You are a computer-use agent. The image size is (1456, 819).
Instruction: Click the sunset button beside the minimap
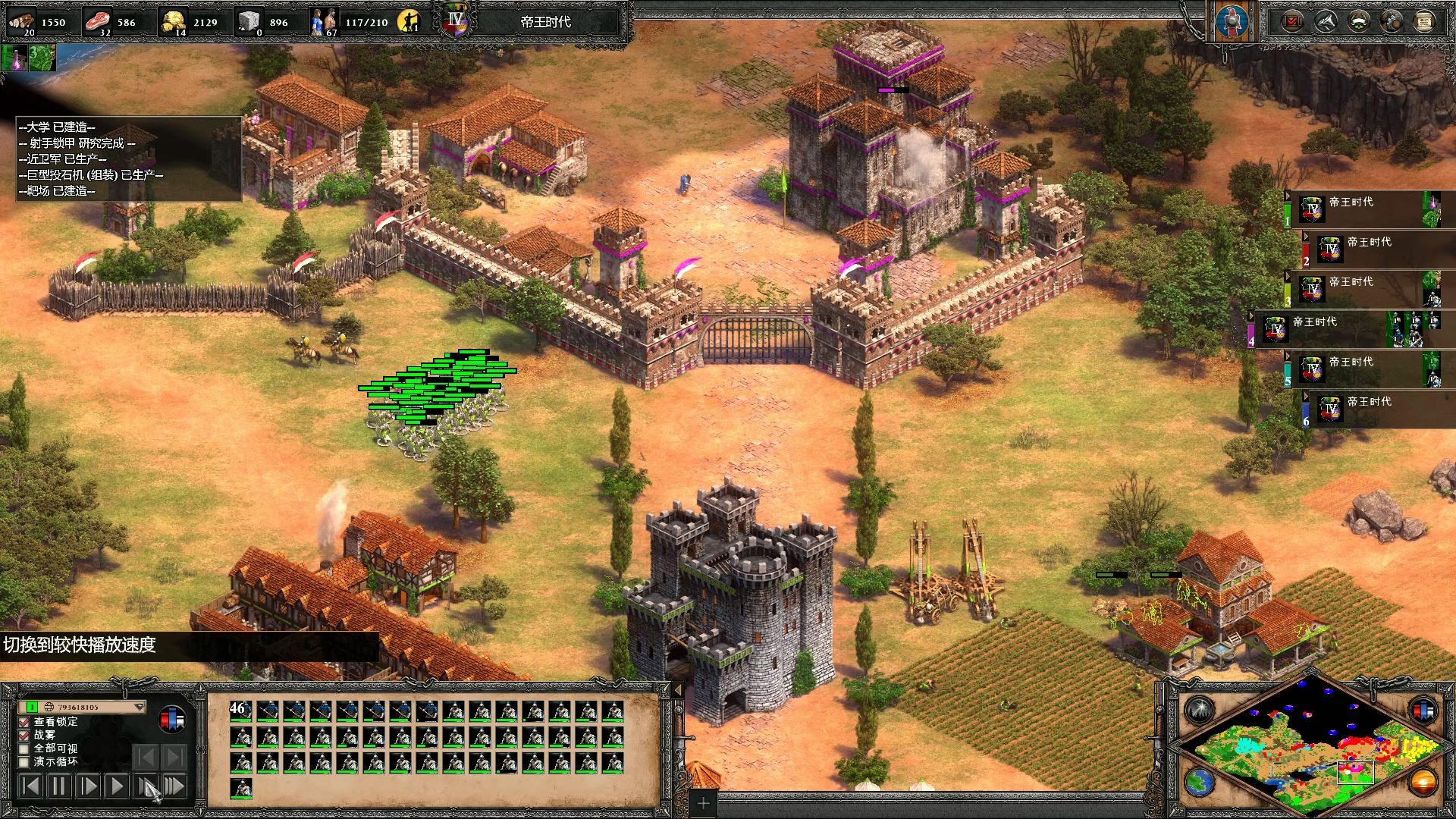pyautogui.click(x=1423, y=782)
